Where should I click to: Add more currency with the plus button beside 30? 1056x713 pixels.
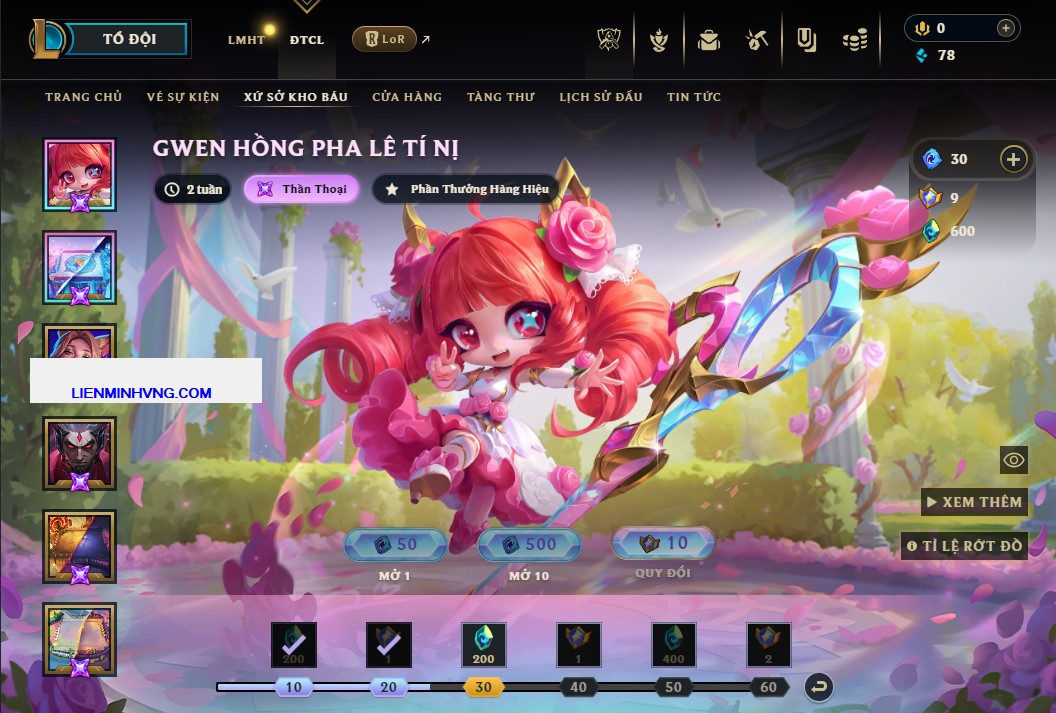pyautogui.click(x=1013, y=159)
